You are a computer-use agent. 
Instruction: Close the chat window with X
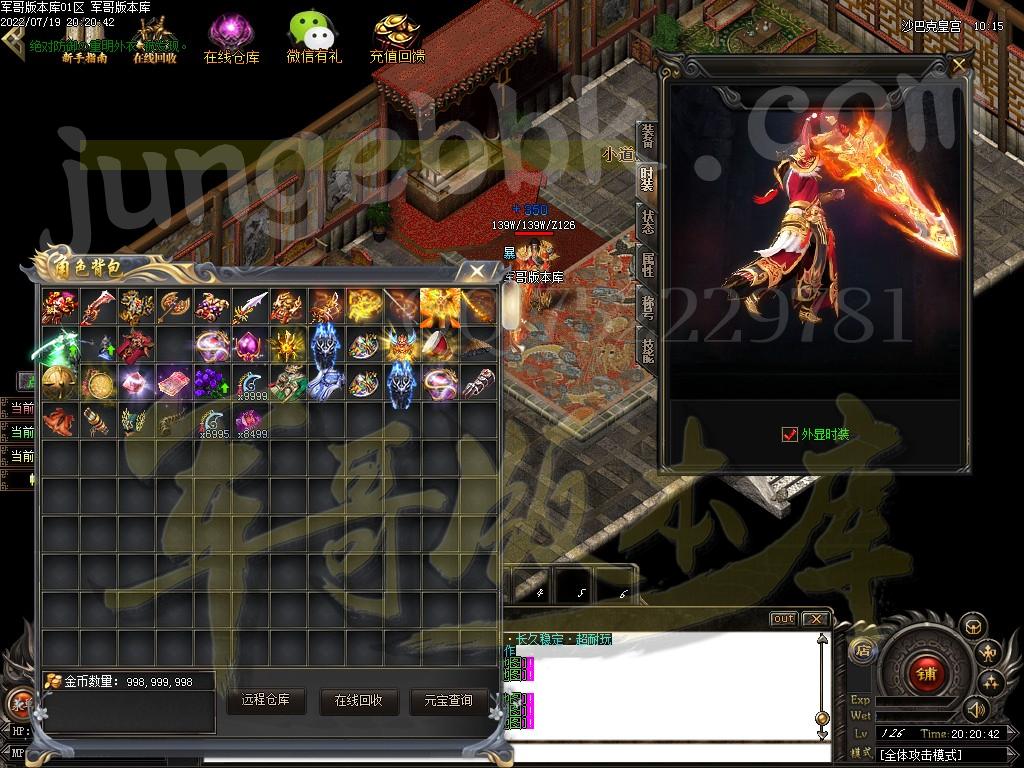click(815, 619)
